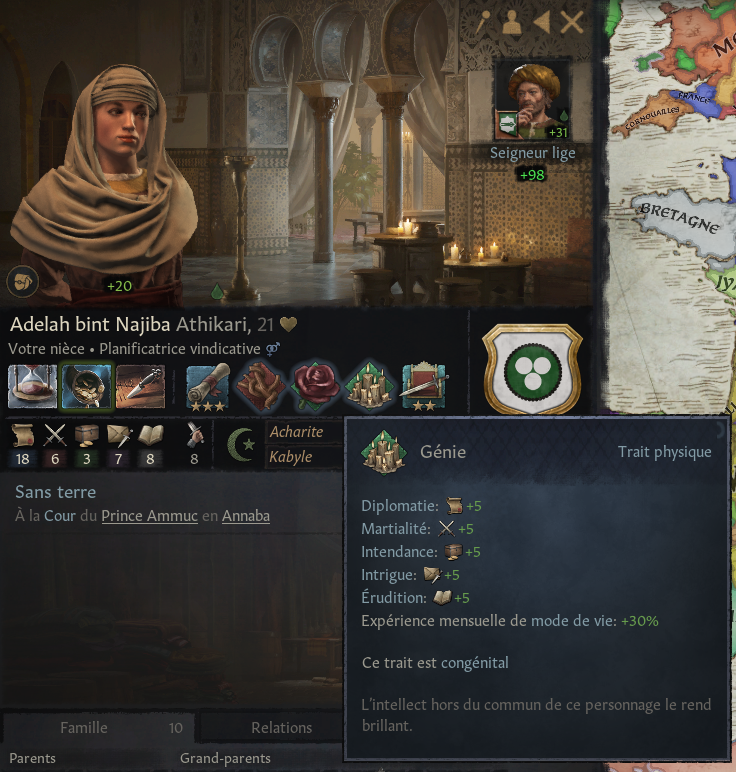Click the red rose trait icon
Viewport: 736px width, 772px height.
pyautogui.click(x=316, y=386)
